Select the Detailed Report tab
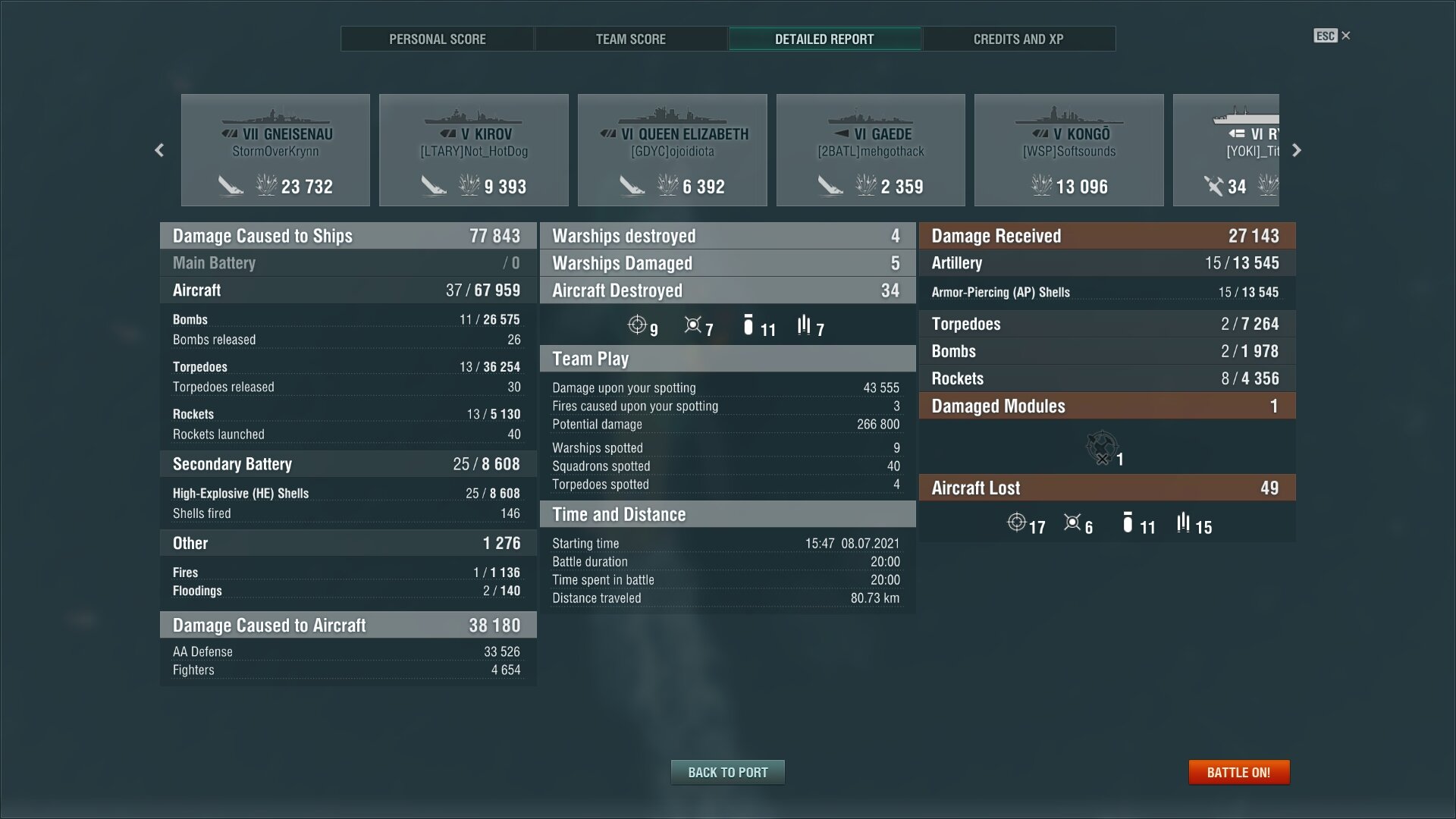Screen dimensions: 1456x819 click(824, 39)
